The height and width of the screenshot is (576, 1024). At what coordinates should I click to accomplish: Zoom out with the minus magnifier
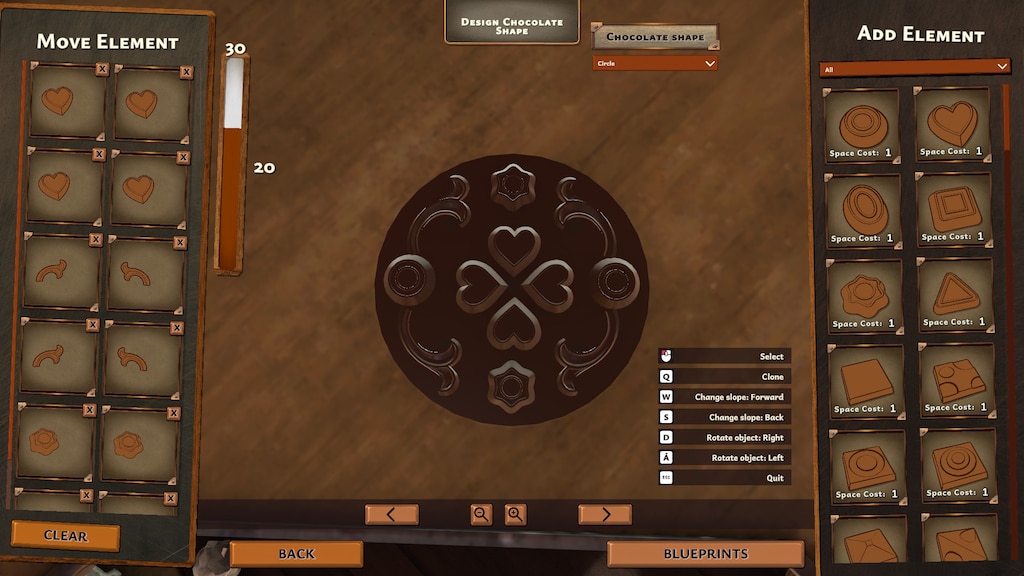coord(481,515)
